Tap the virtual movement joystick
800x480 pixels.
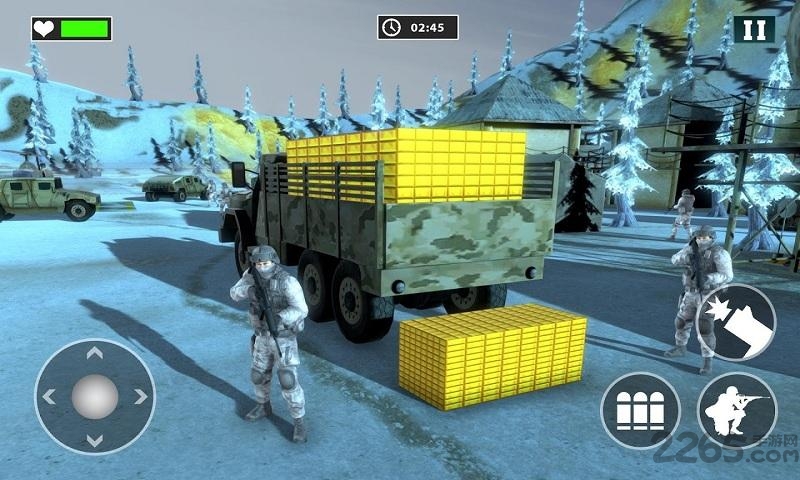tap(95, 398)
